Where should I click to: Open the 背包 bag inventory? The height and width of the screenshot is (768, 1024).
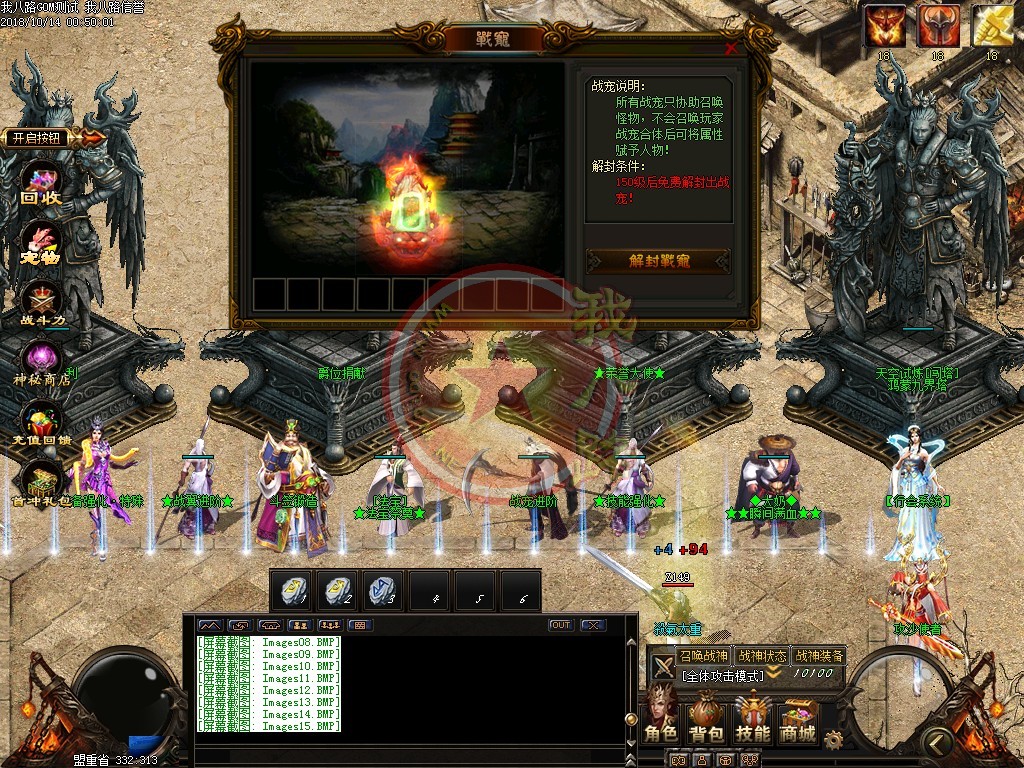pos(706,719)
